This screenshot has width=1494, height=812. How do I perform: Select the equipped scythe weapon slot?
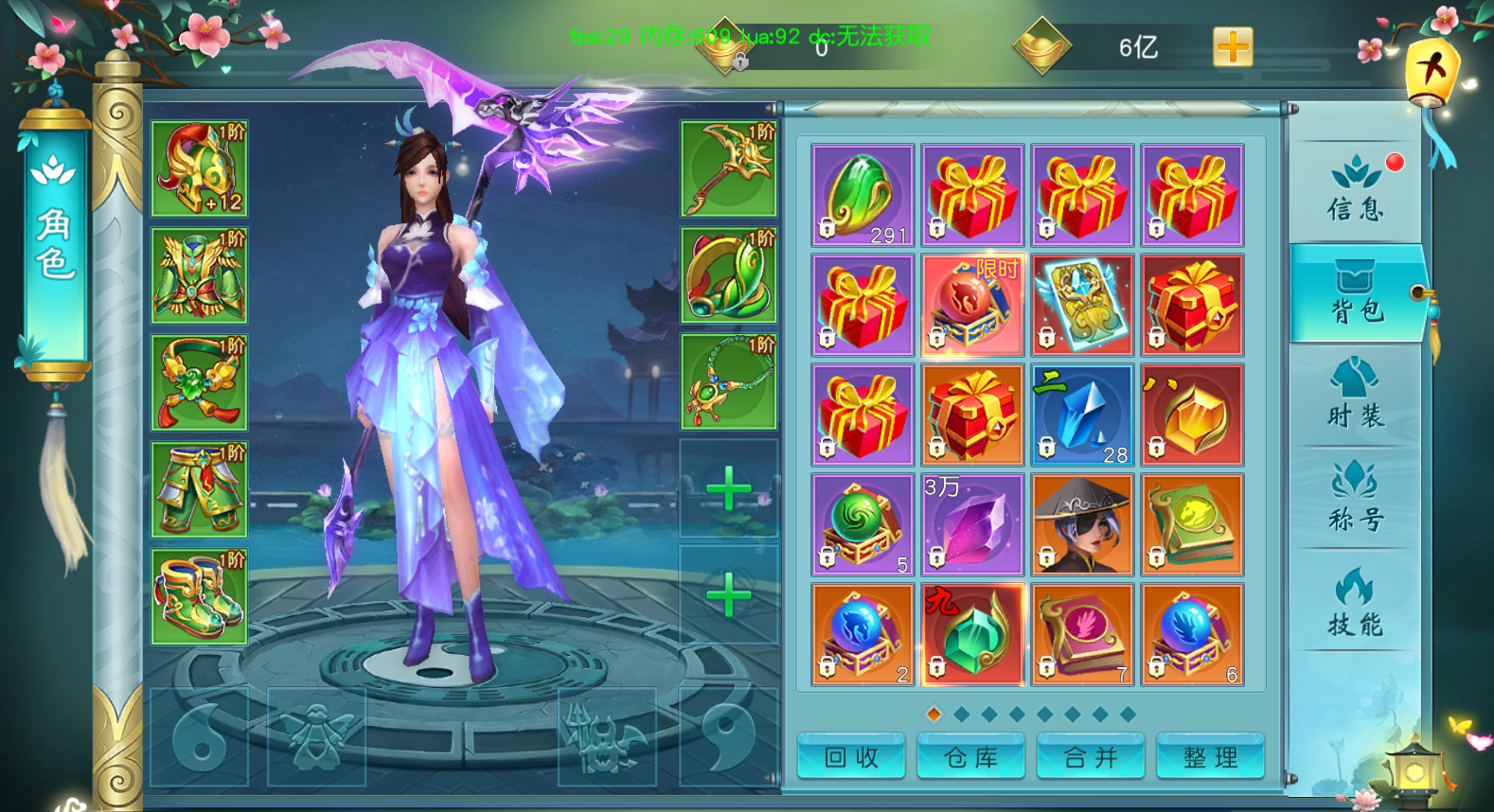[728, 169]
